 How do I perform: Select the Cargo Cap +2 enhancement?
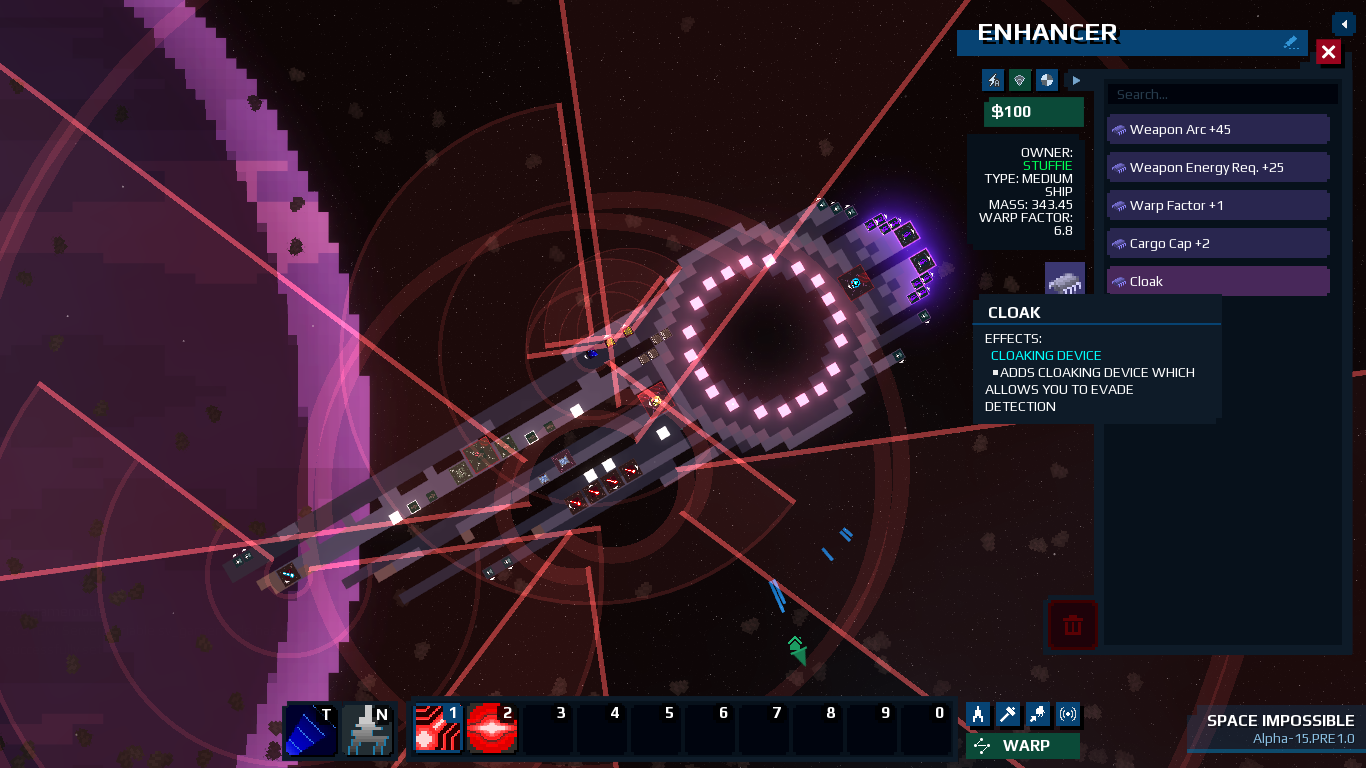click(x=1218, y=244)
